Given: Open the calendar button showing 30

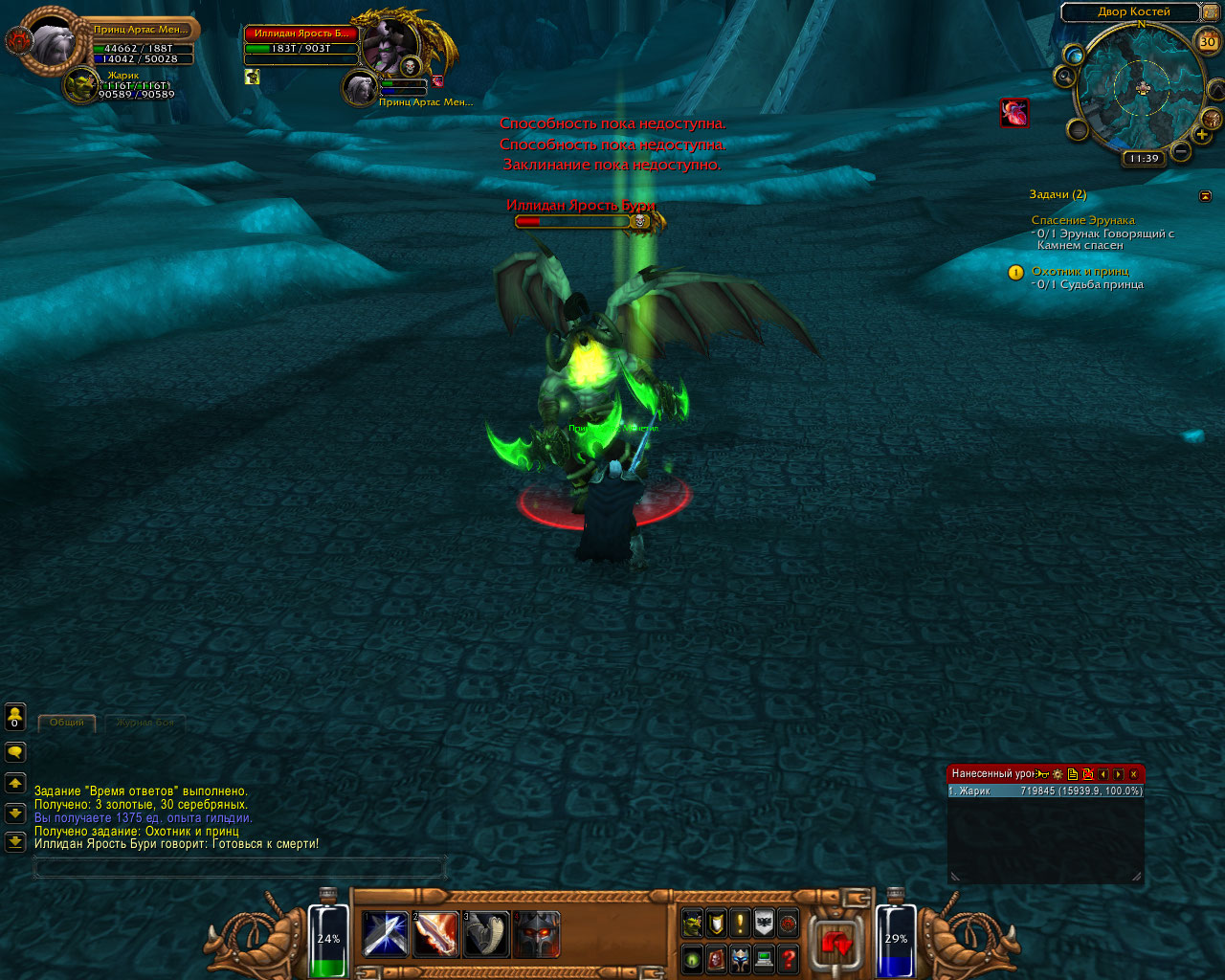Looking at the screenshot, I should click(1208, 42).
